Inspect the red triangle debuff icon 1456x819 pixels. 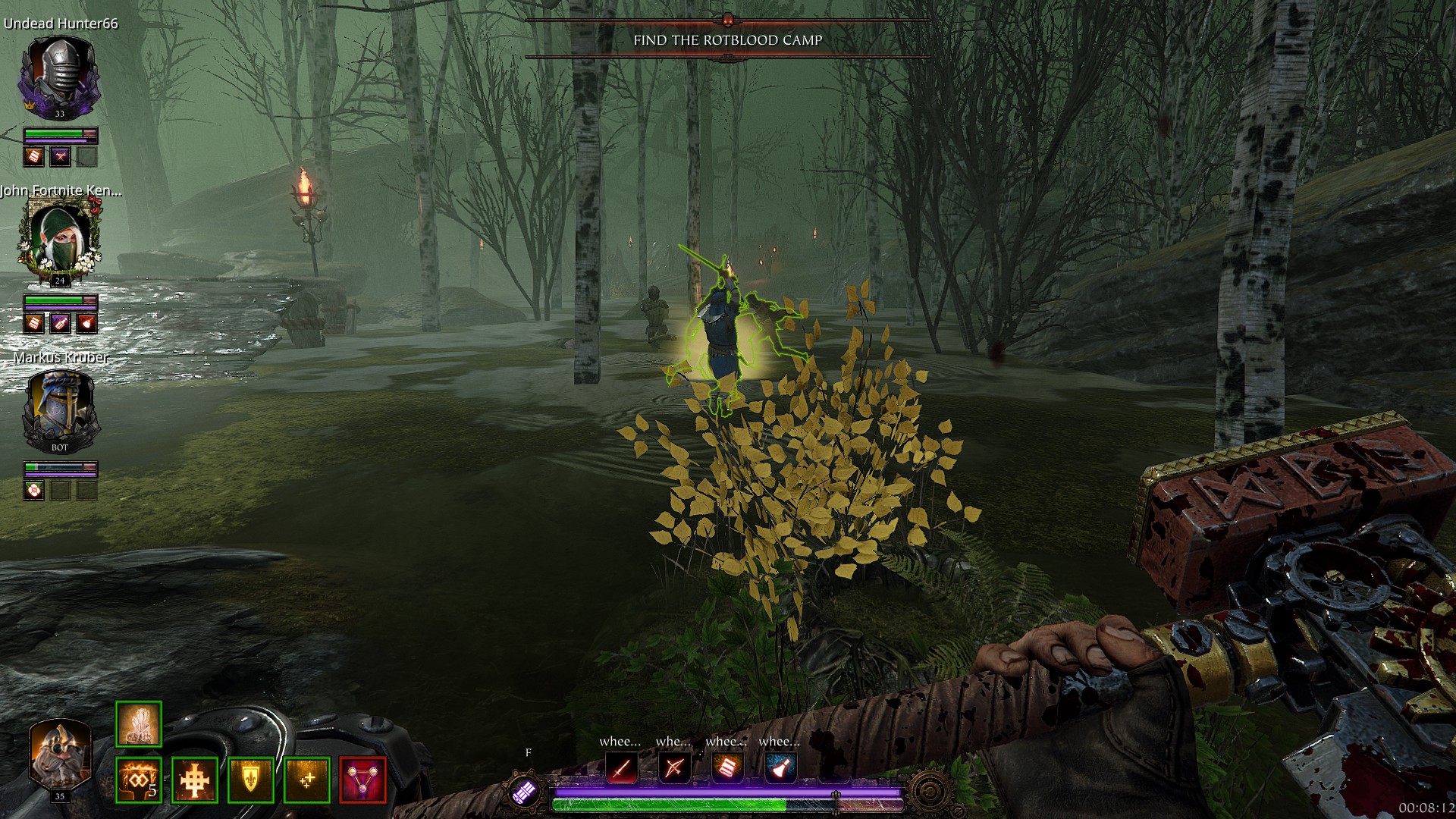tap(363, 780)
